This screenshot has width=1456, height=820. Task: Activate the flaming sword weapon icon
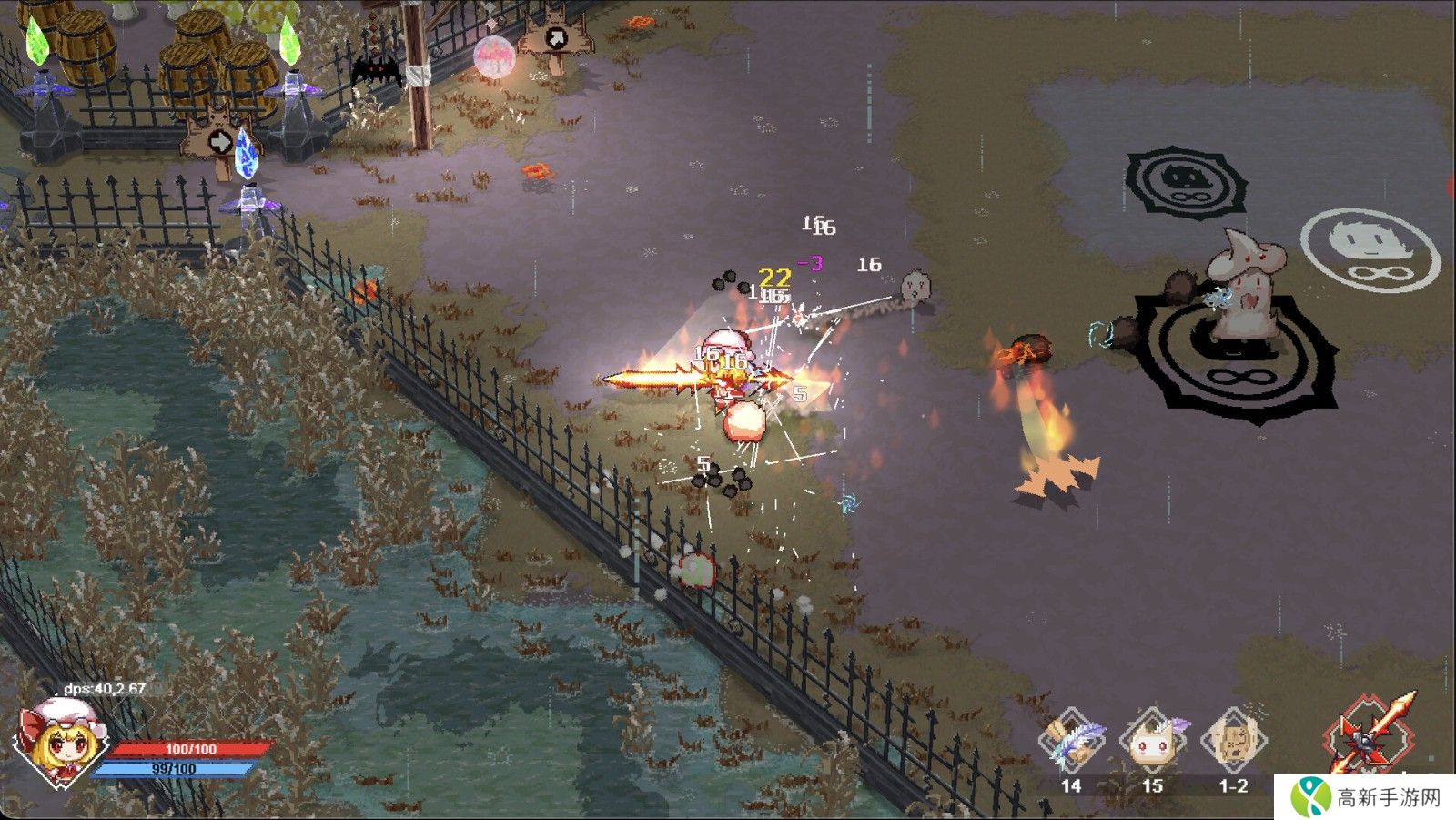[1371, 735]
